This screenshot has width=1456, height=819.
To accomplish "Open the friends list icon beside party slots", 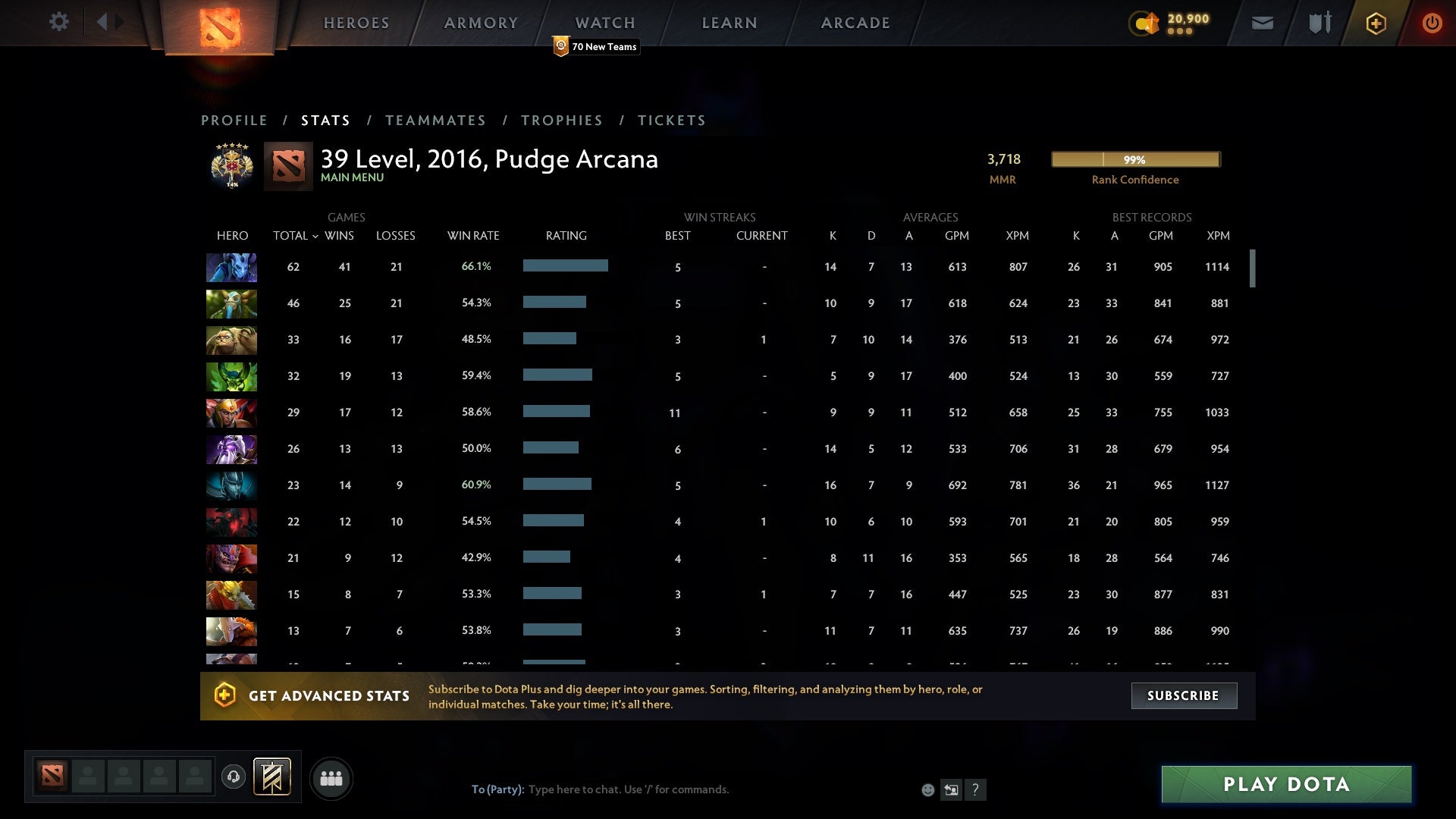I will pos(331,778).
